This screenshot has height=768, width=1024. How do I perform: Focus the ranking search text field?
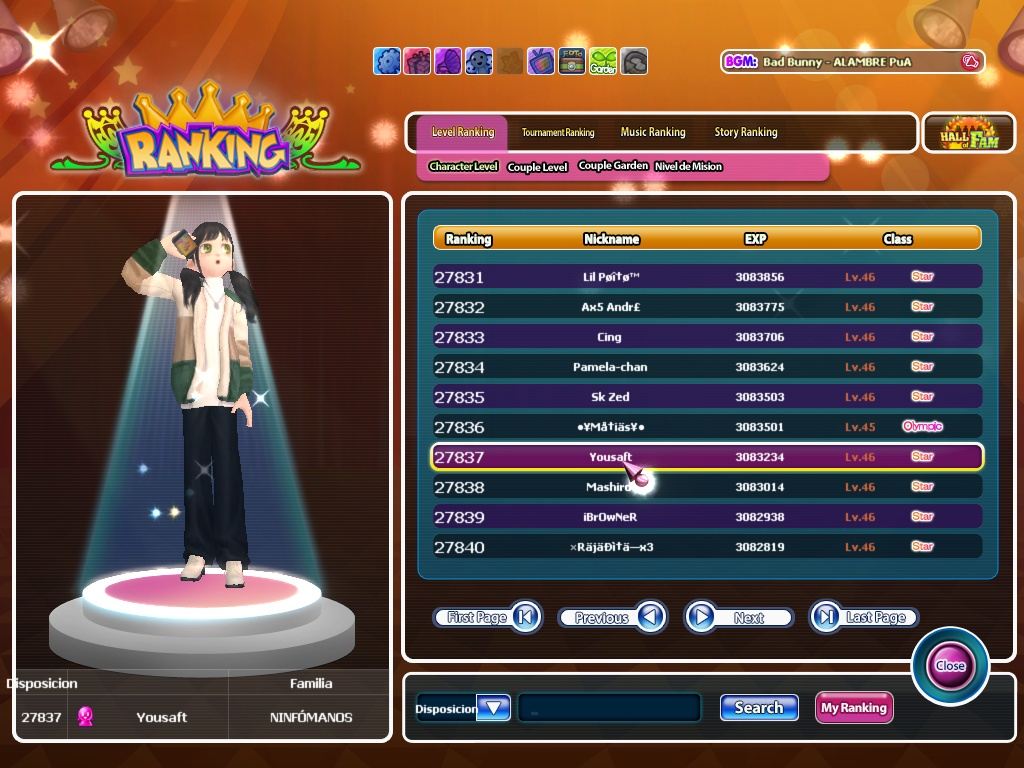pyautogui.click(x=609, y=708)
